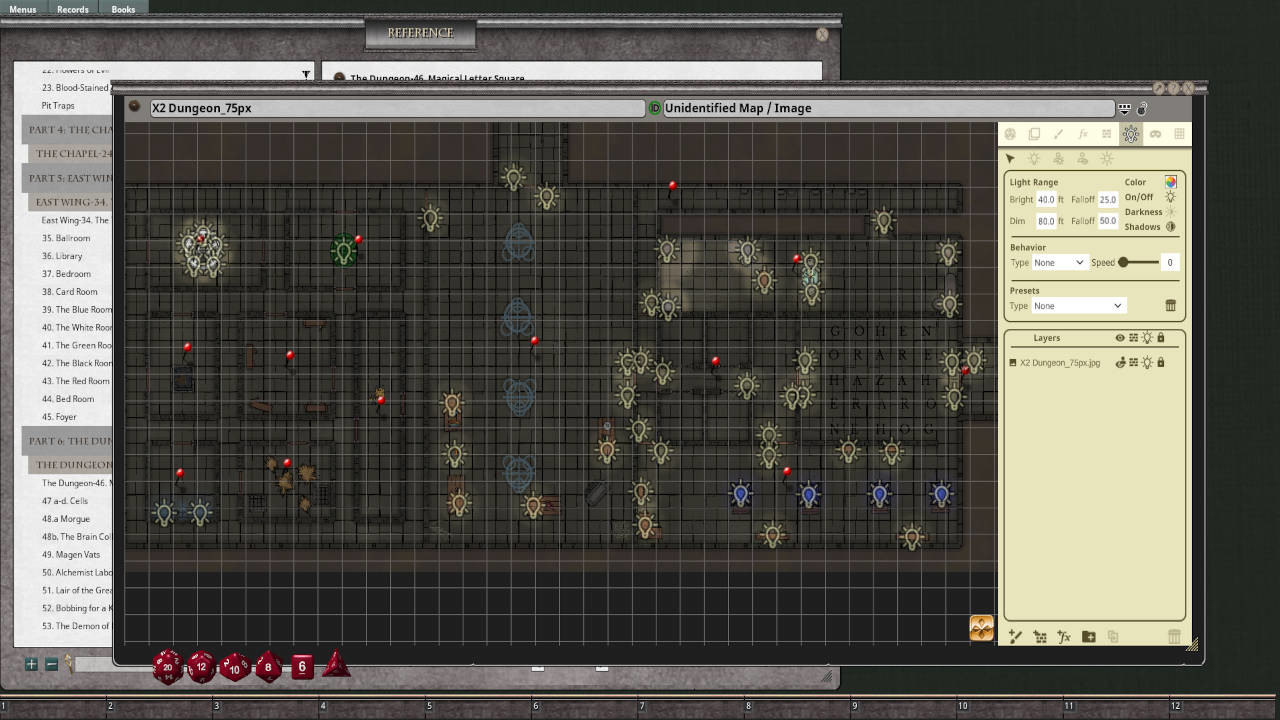
Task: Toggle visibility eye in Layers panel header
Action: (1122, 338)
